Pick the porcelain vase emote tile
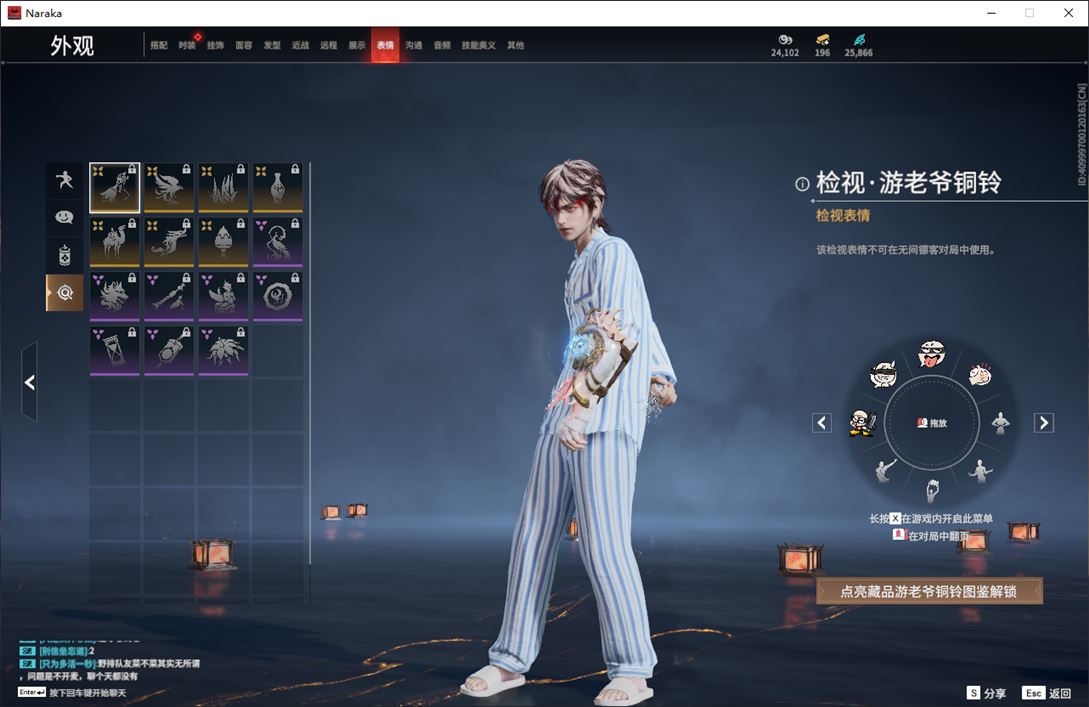 click(278, 187)
